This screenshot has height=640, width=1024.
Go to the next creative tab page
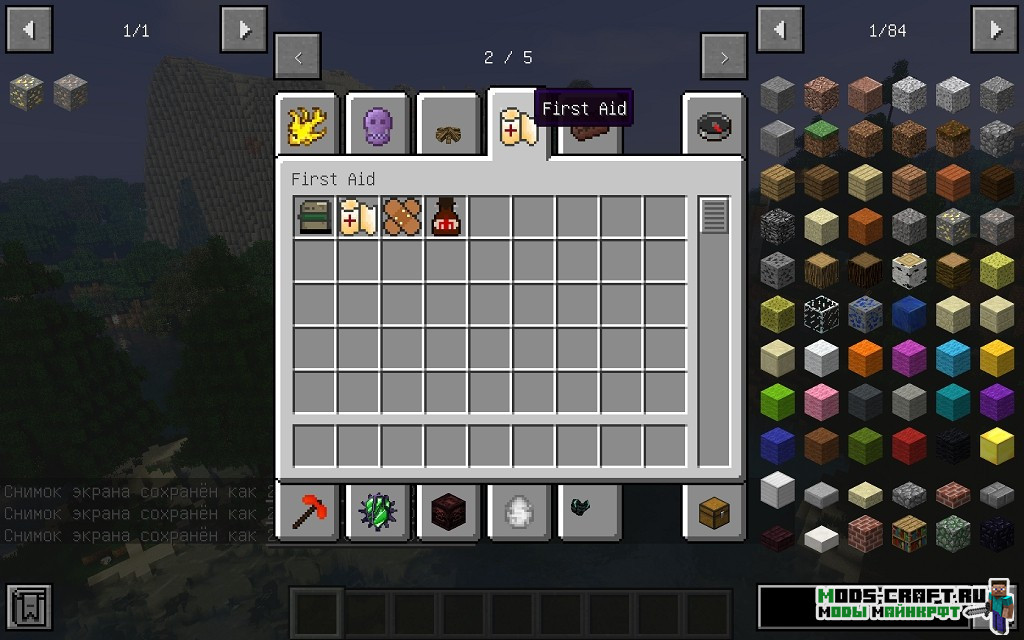(724, 57)
